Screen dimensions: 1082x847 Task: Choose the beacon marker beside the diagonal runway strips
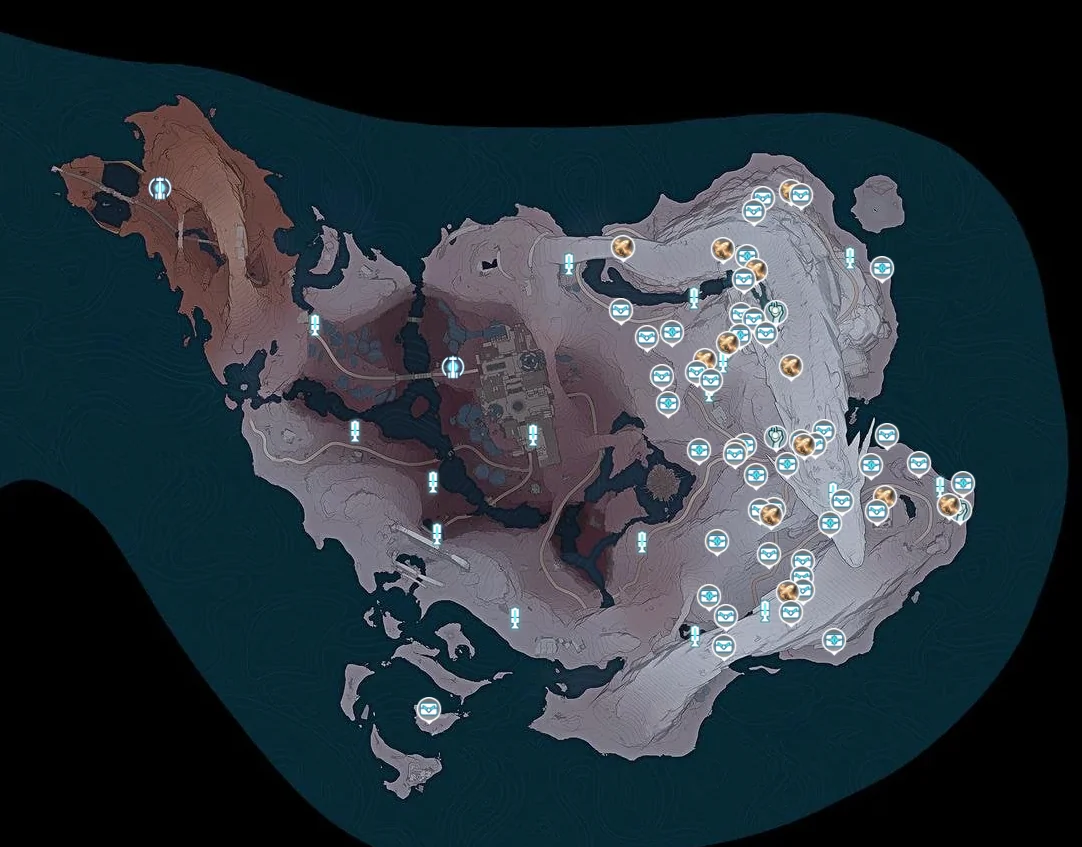tap(437, 534)
